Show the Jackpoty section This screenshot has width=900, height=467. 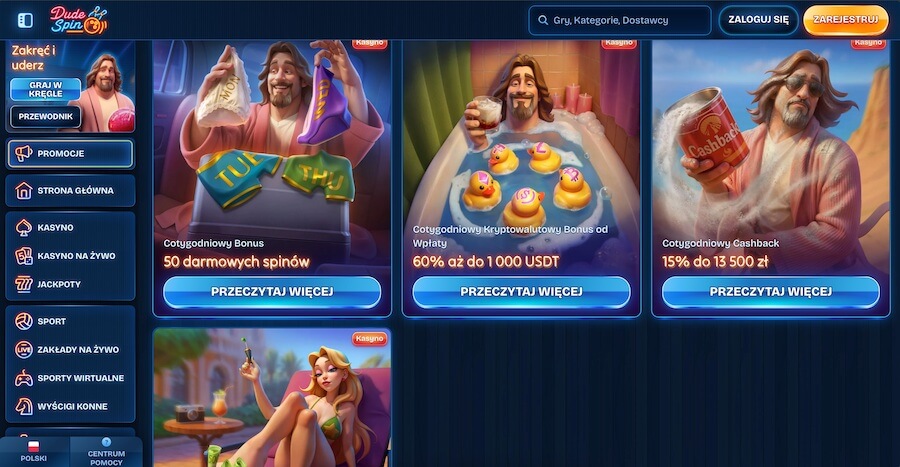[70, 284]
